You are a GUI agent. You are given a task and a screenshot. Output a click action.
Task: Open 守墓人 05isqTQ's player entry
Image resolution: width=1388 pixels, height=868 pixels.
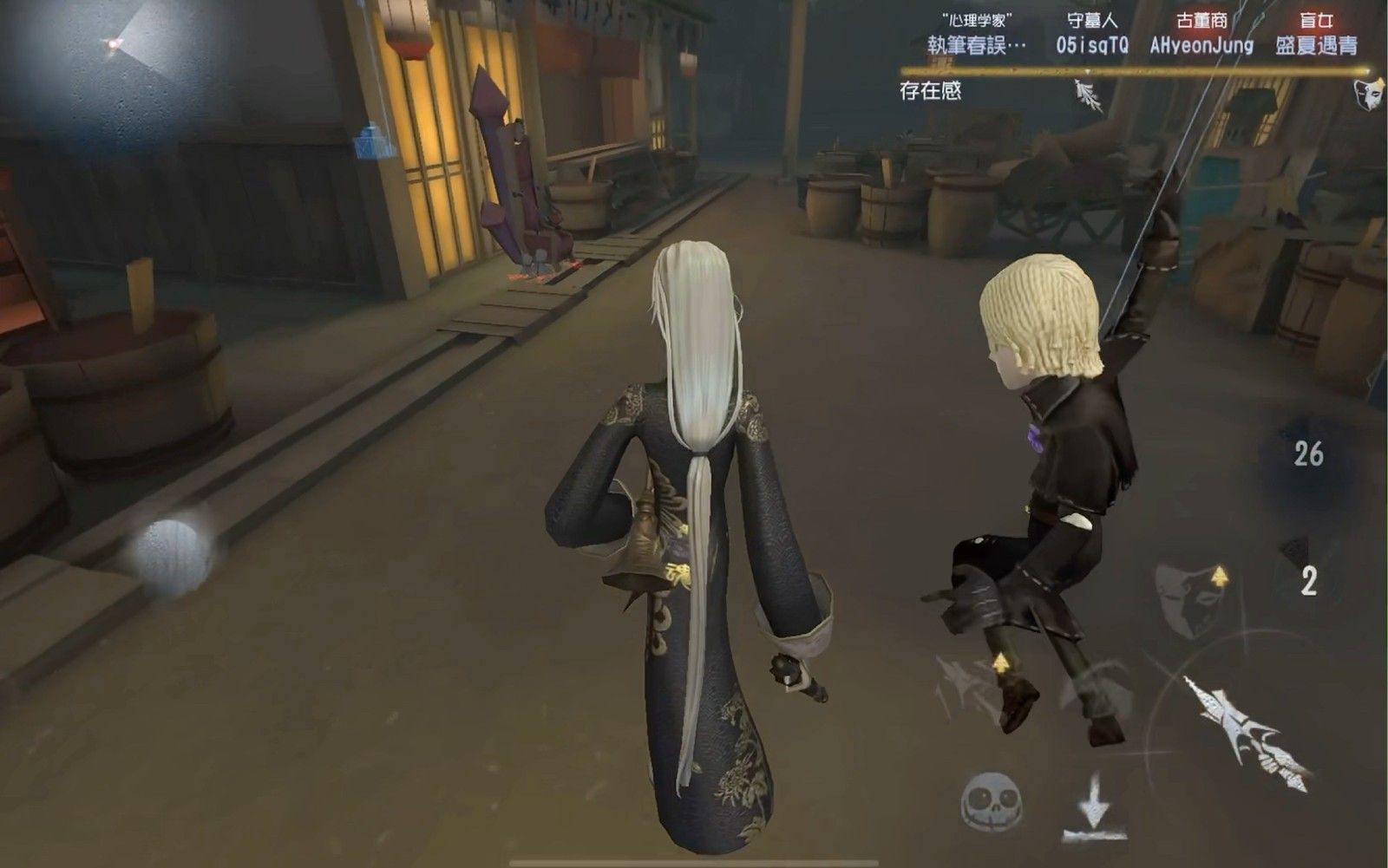click(1093, 46)
